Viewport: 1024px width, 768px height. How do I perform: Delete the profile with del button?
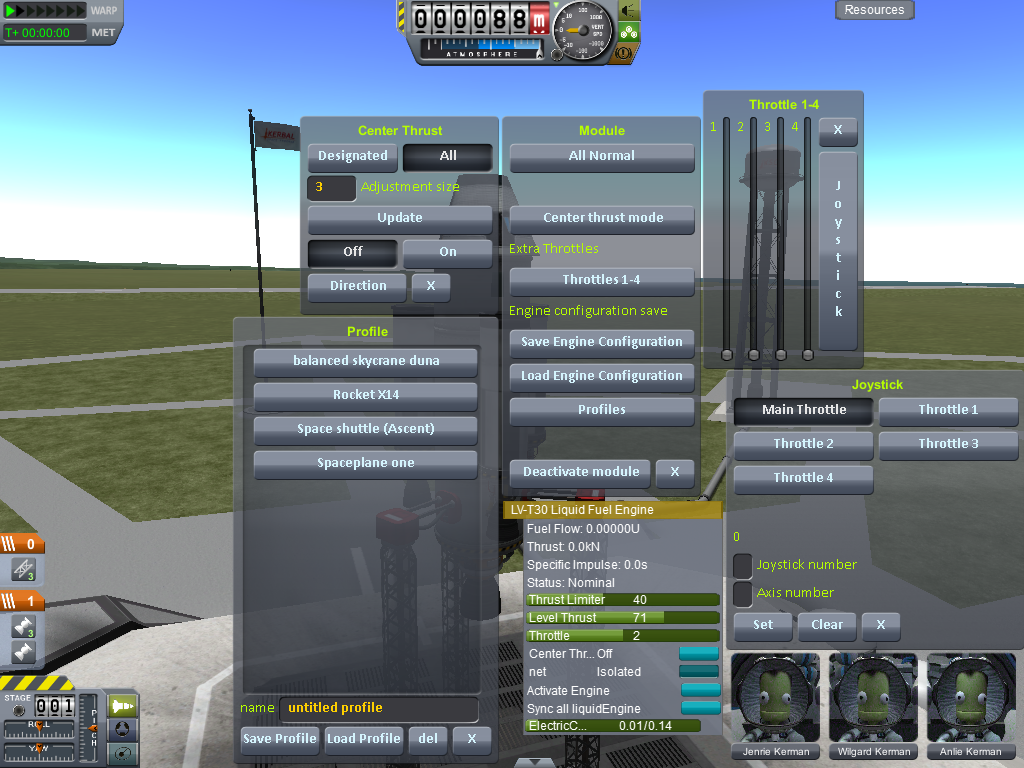427,739
